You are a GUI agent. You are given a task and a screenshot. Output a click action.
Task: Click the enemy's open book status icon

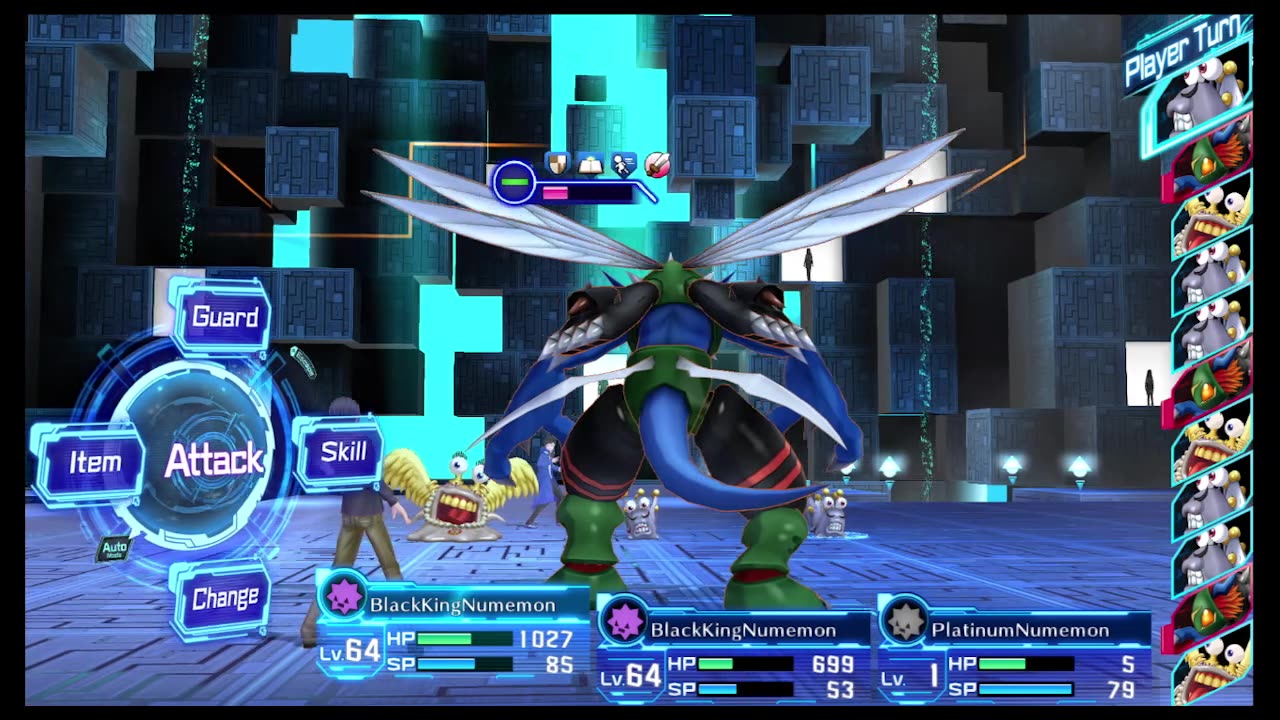tap(590, 162)
